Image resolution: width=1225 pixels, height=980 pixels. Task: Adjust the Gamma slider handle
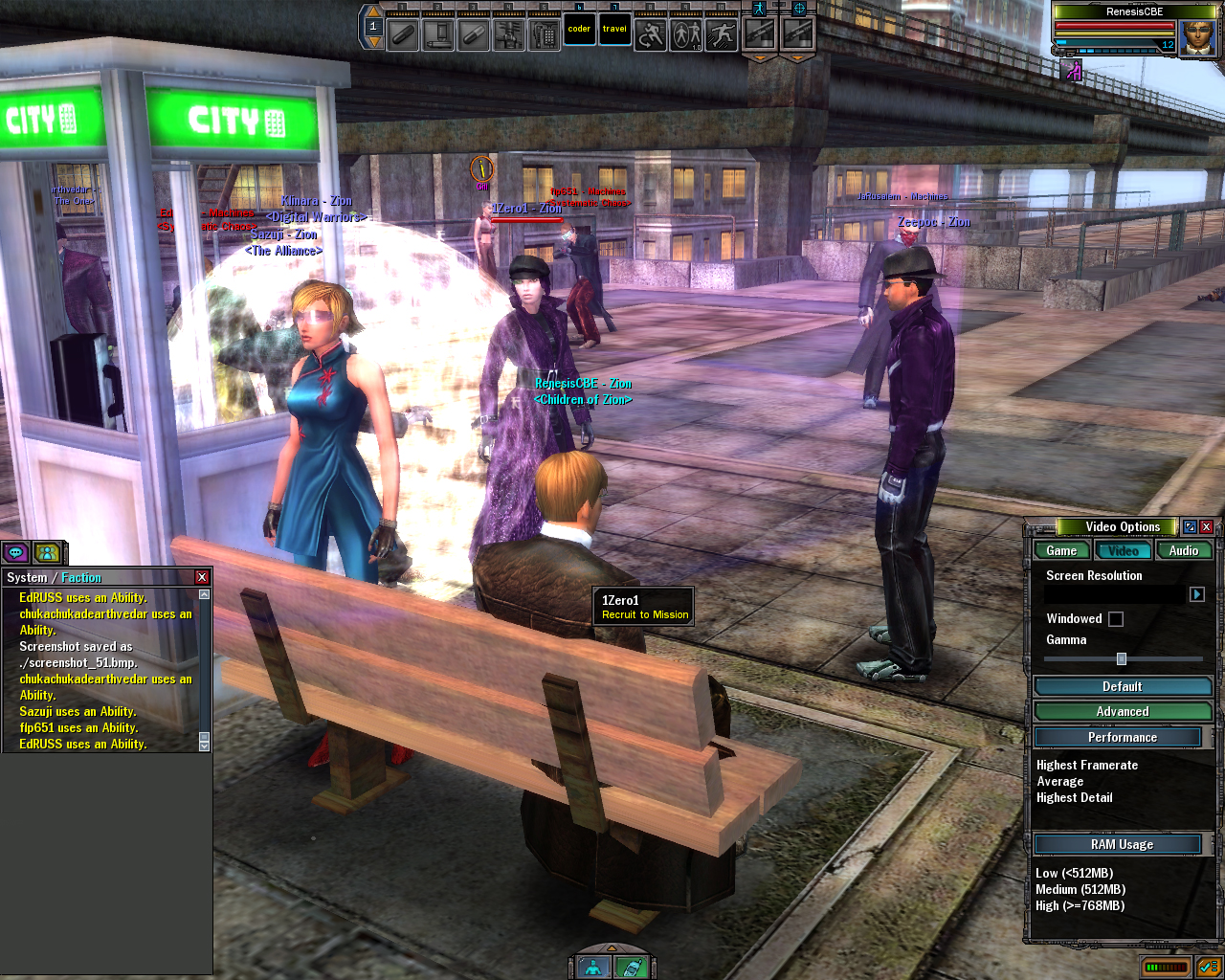pos(1122,659)
